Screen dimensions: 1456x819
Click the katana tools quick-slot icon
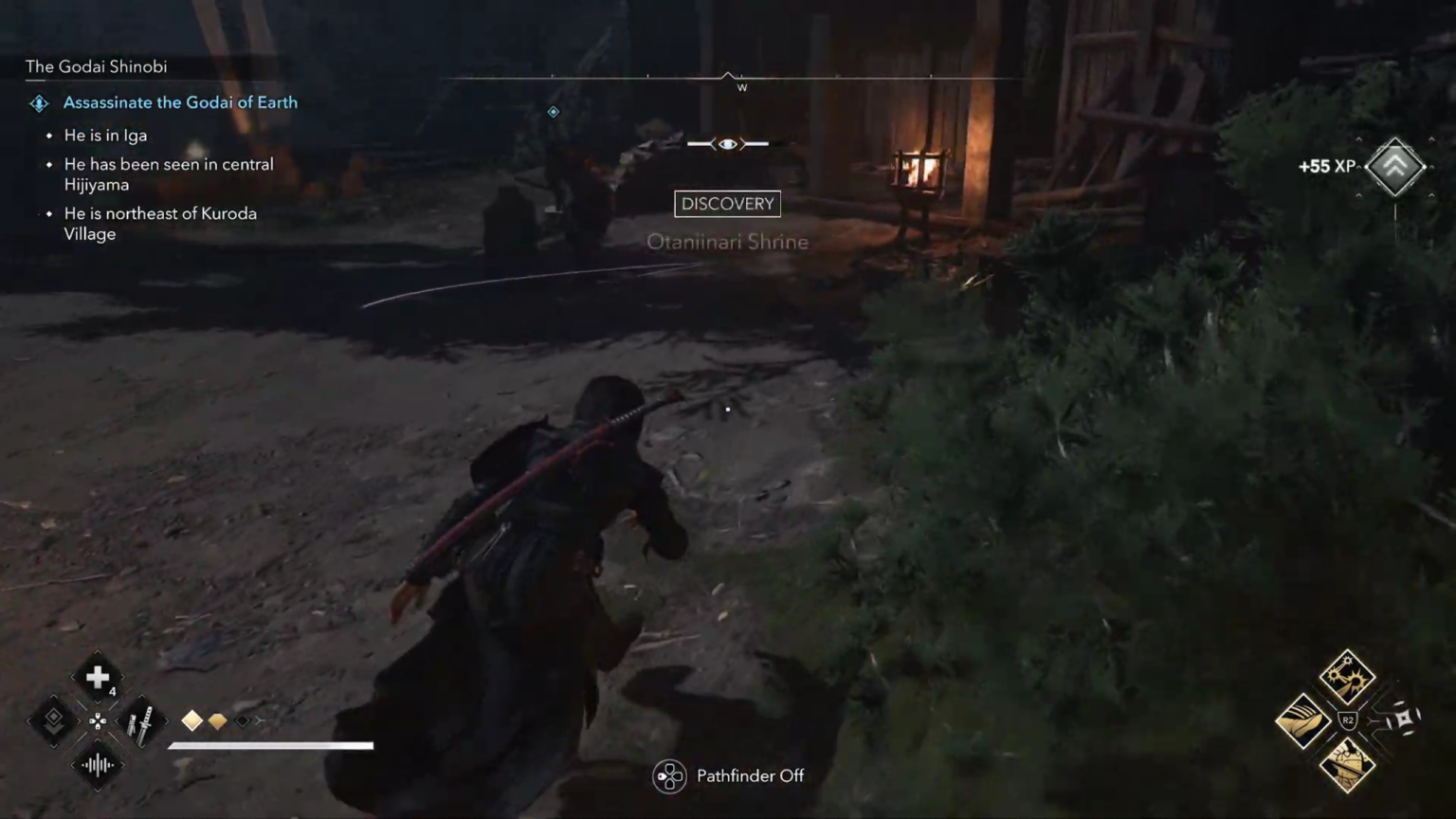[142, 721]
